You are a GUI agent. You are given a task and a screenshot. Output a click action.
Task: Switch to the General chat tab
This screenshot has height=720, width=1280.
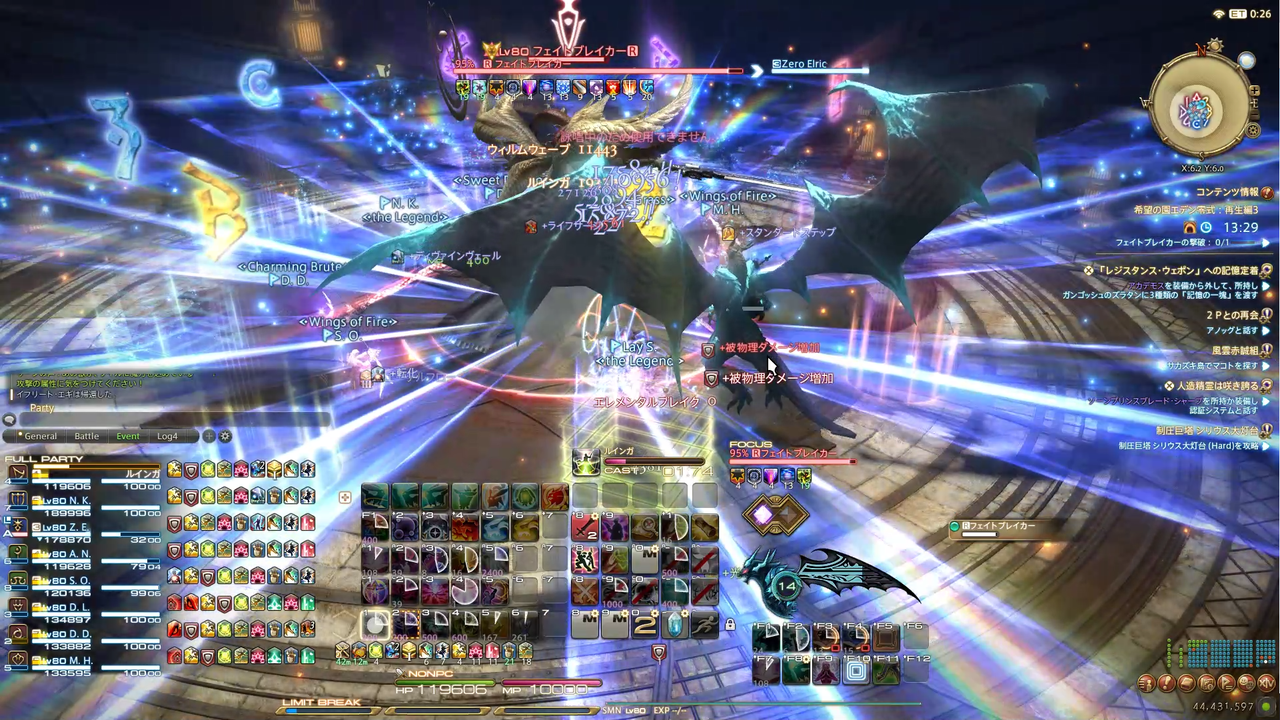[41, 436]
